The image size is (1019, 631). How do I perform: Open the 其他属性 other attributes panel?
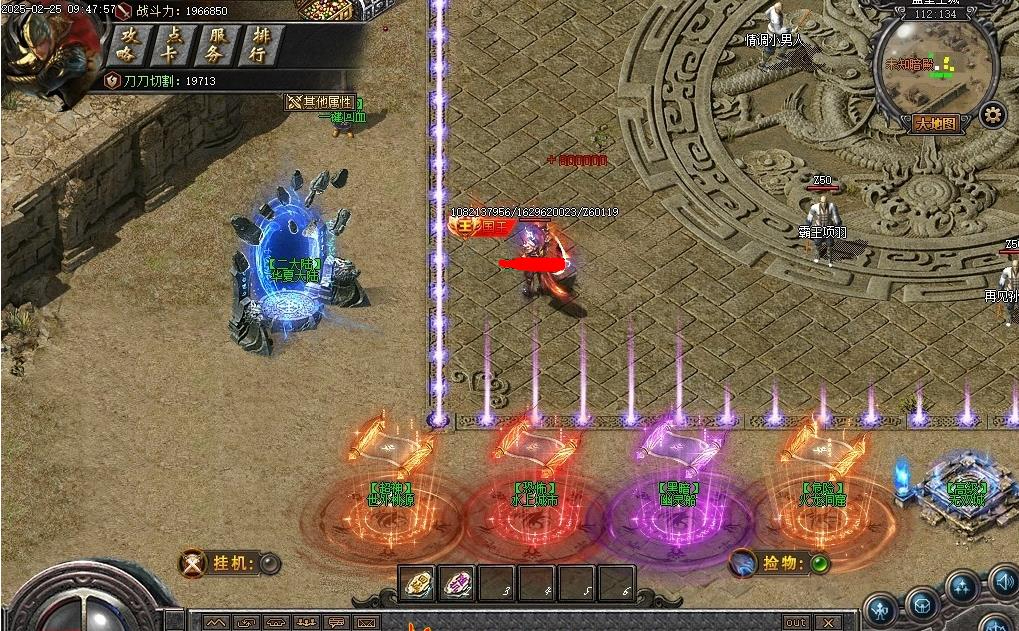click(322, 102)
